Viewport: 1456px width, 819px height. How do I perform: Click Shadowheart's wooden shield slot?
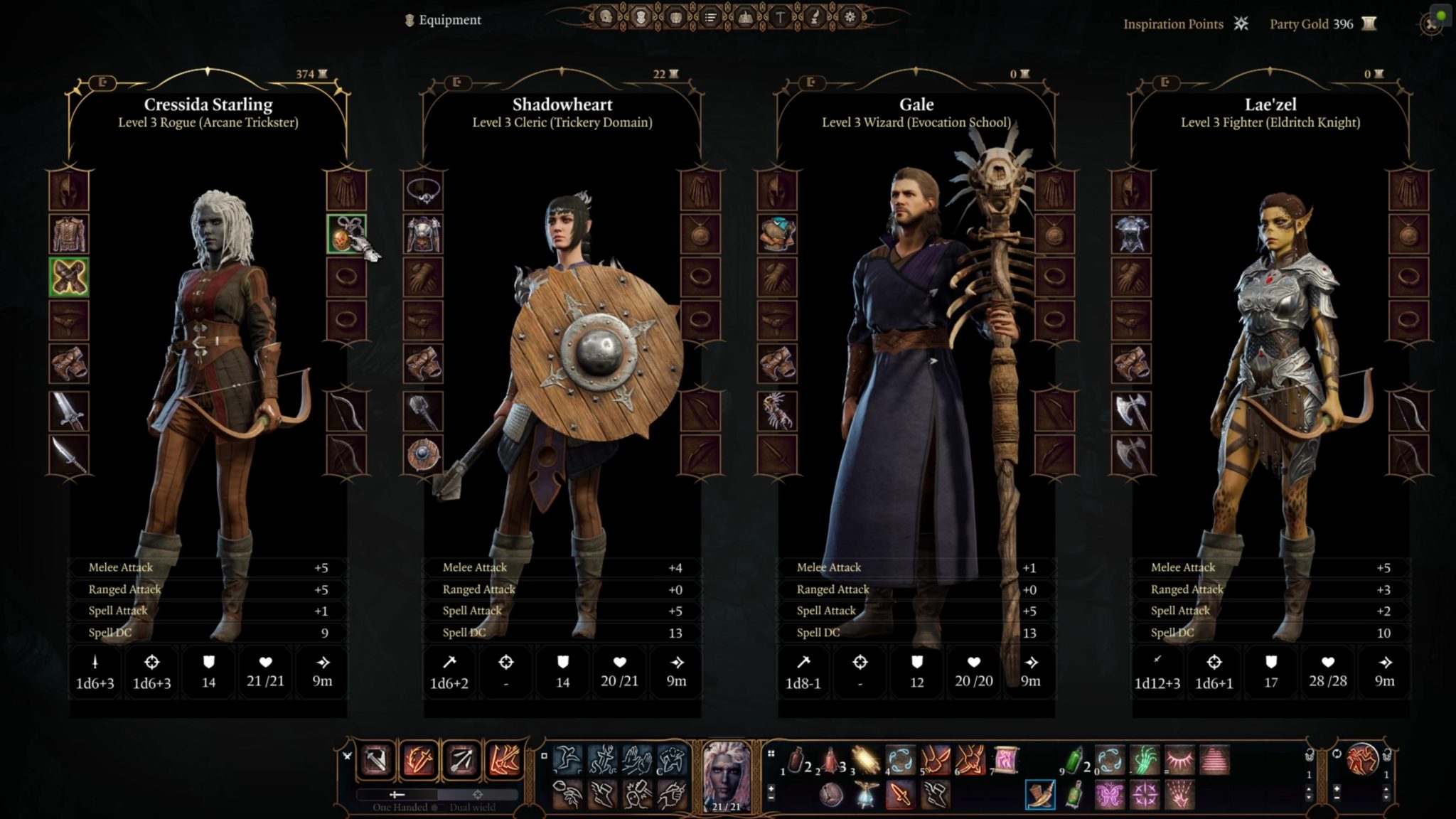[x=423, y=455]
